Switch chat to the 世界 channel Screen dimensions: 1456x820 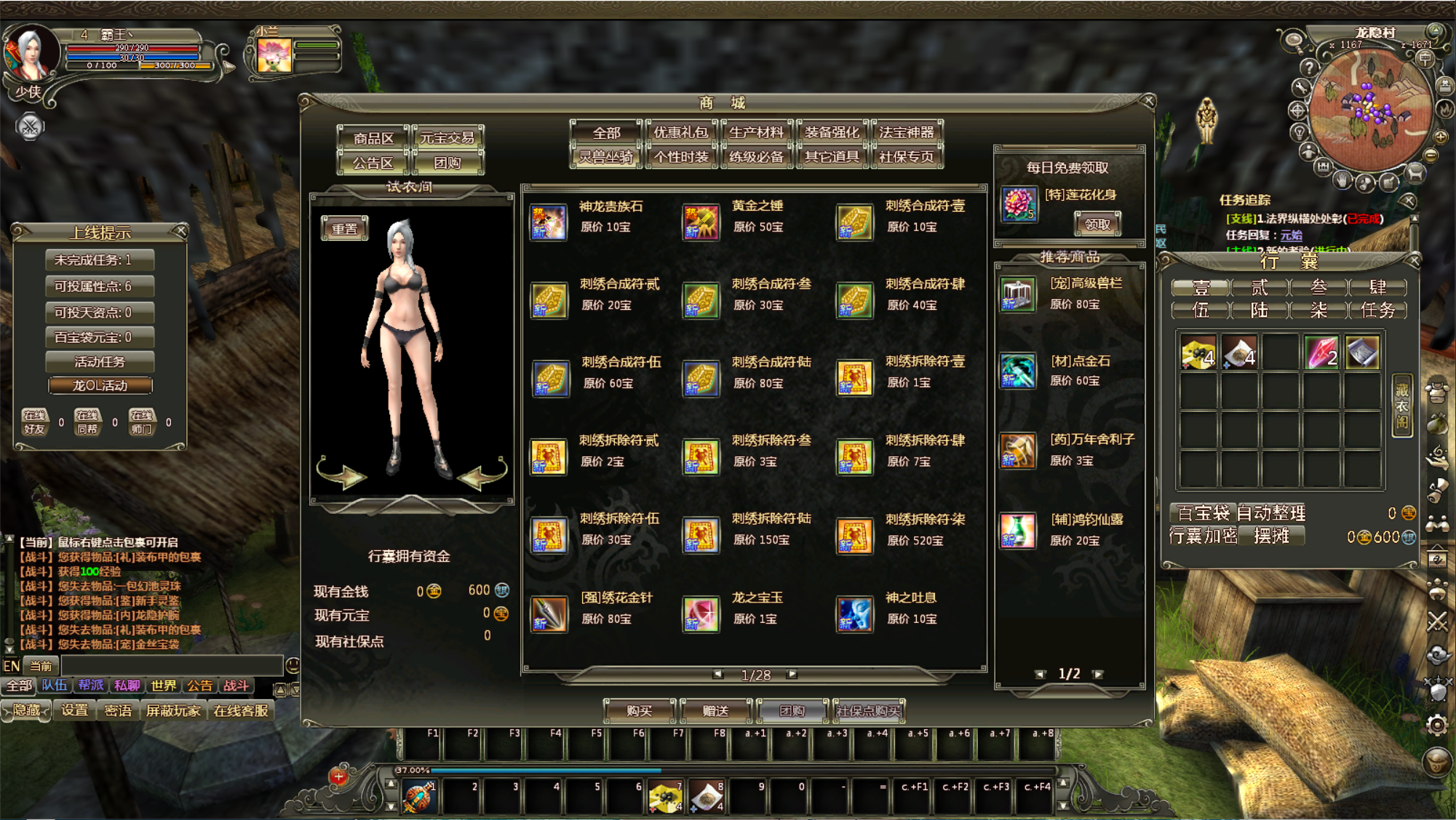(x=163, y=685)
